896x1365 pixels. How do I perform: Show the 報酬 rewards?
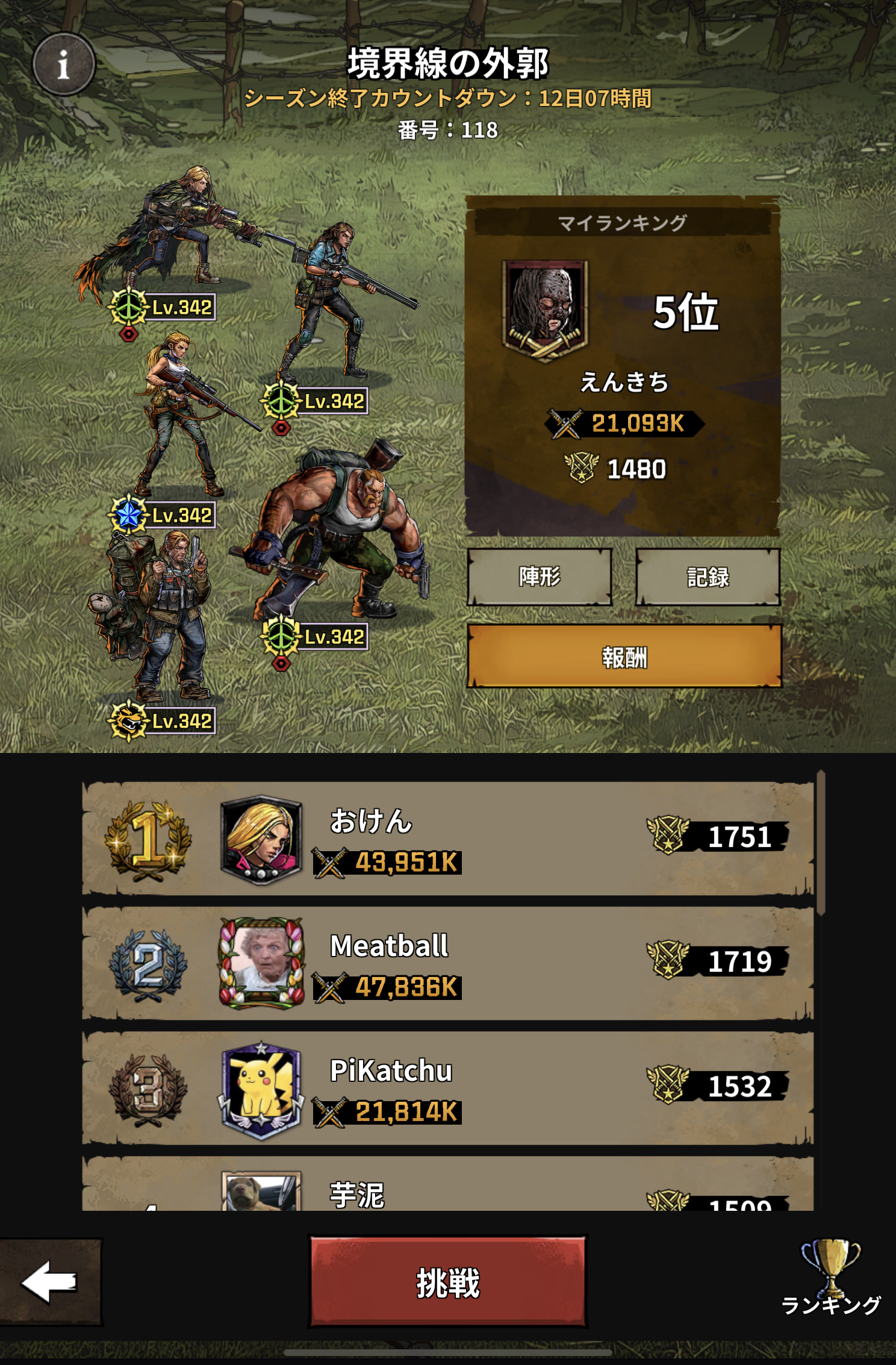click(x=624, y=657)
